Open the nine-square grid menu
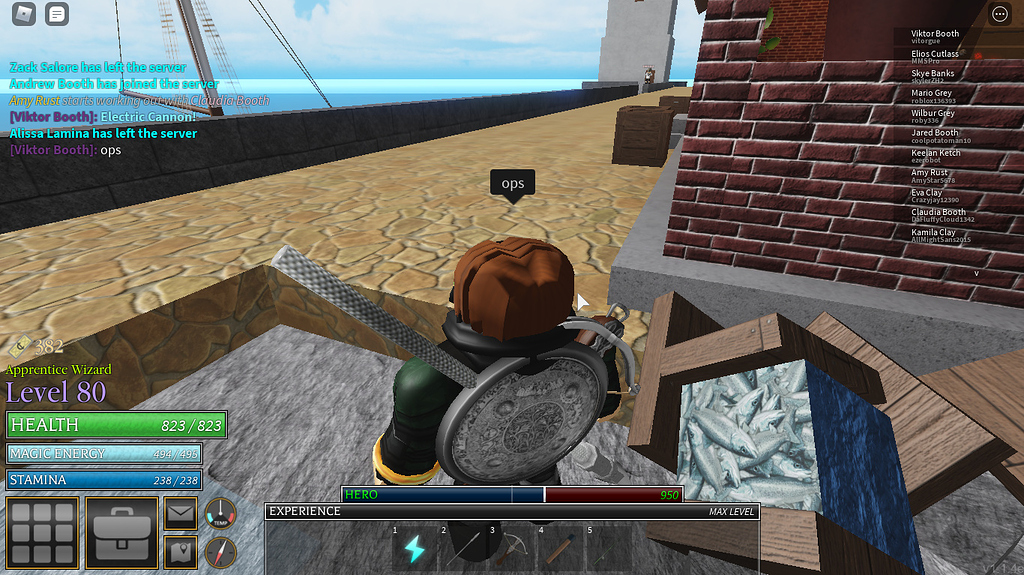 [x=42, y=532]
